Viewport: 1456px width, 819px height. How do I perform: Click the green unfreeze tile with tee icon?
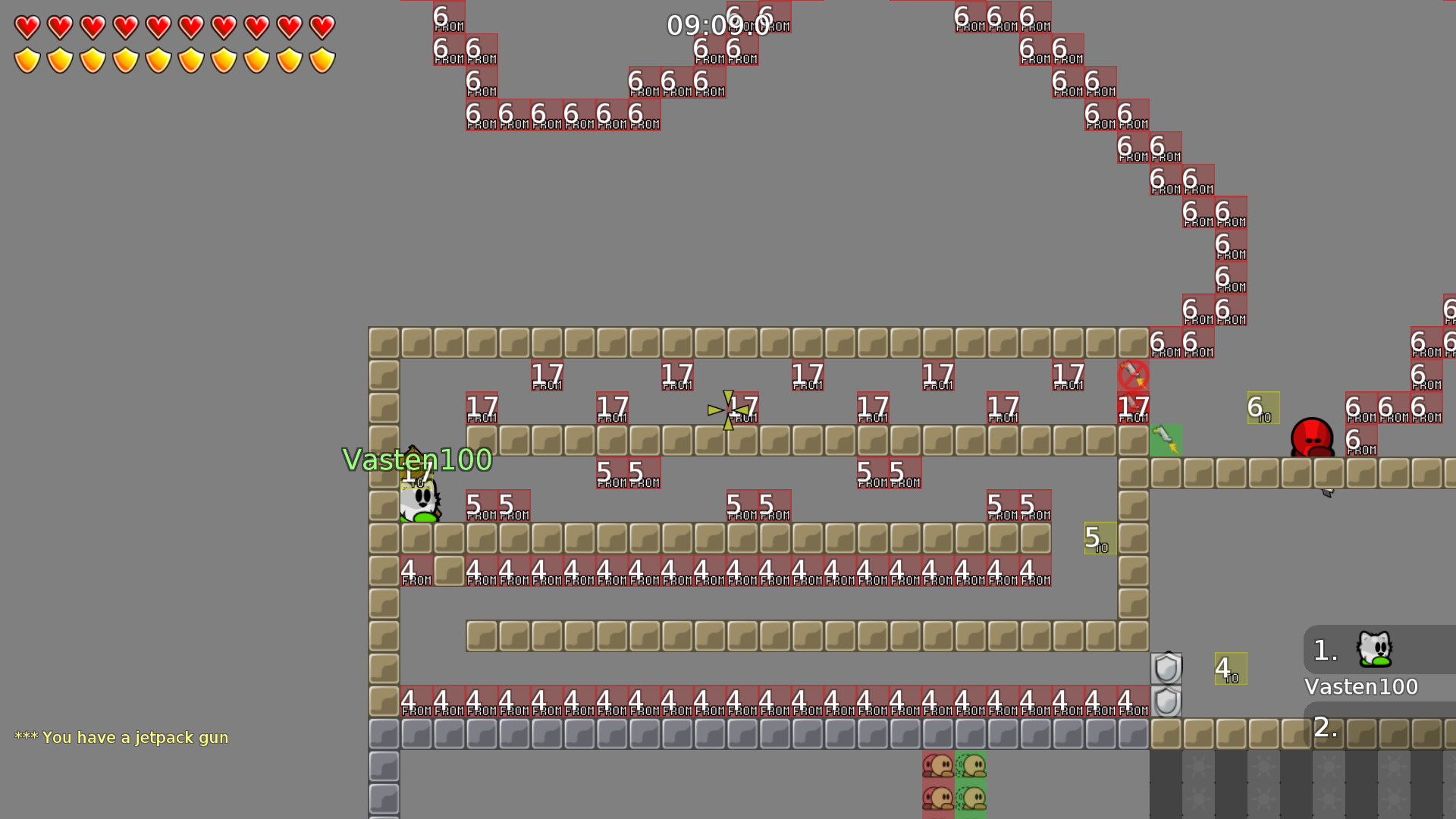pos(971,766)
